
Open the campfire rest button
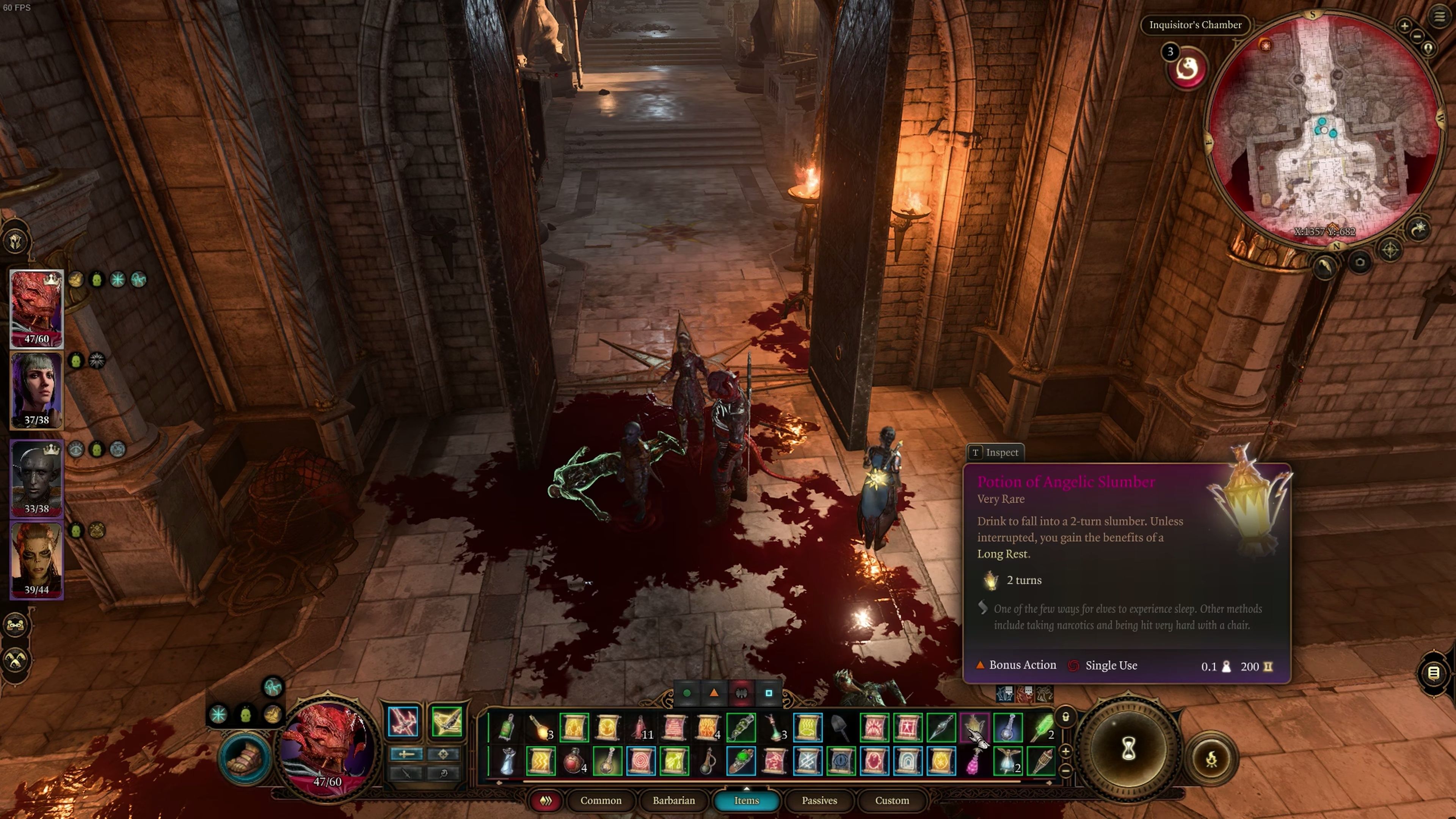[x=1211, y=759]
